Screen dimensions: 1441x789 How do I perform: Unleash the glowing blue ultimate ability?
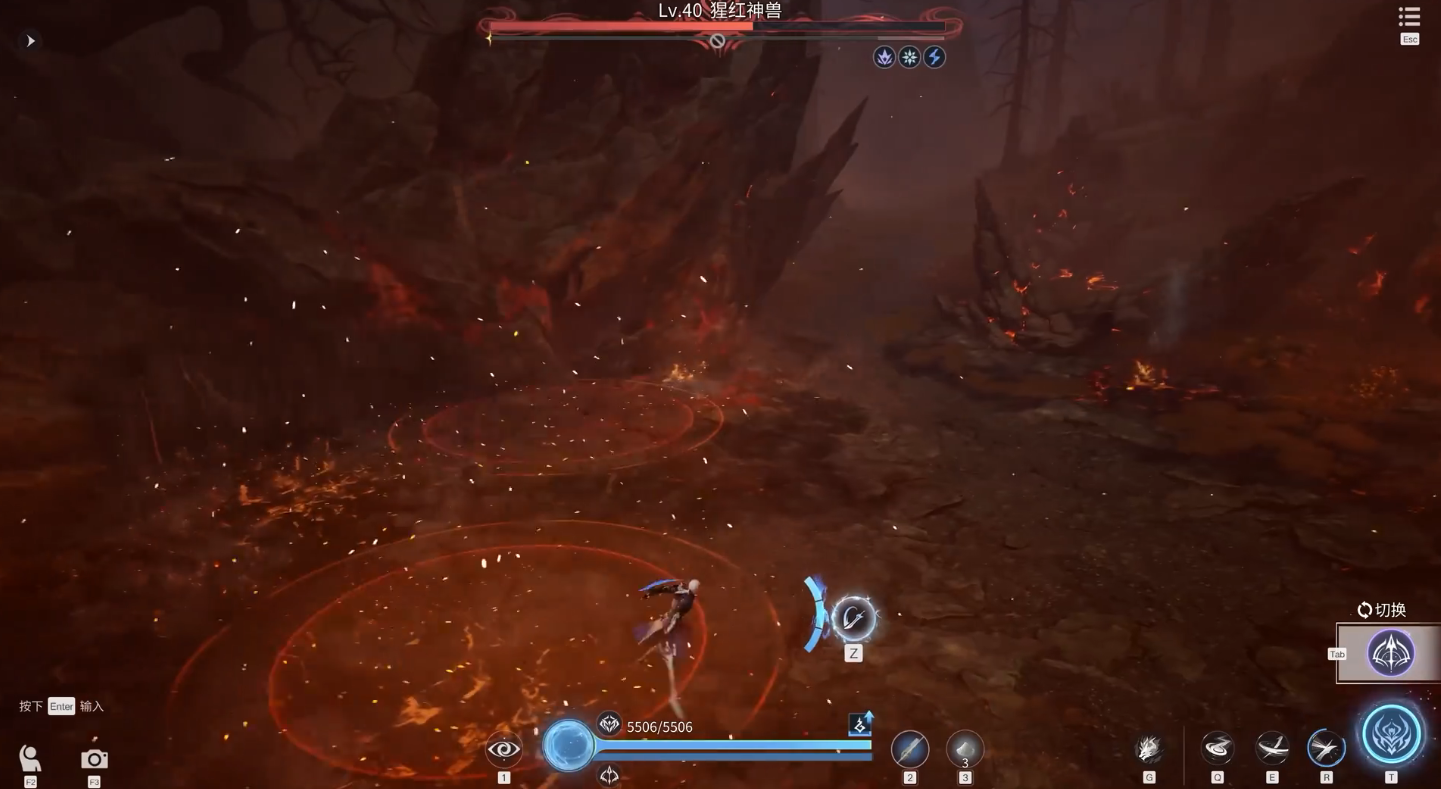(1391, 735)
